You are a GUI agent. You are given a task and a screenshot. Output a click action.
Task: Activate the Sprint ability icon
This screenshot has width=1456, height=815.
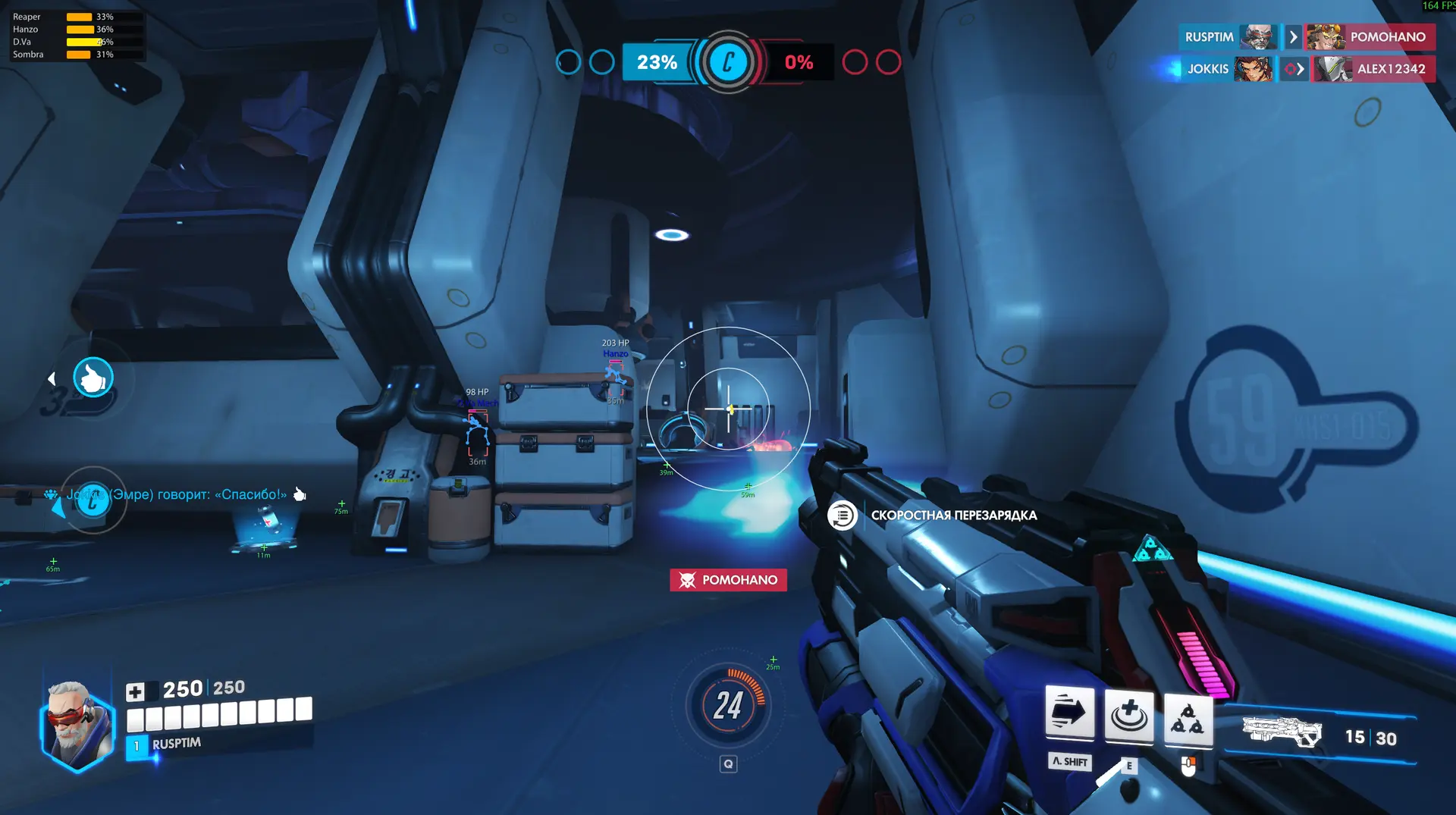[1069, 713]
